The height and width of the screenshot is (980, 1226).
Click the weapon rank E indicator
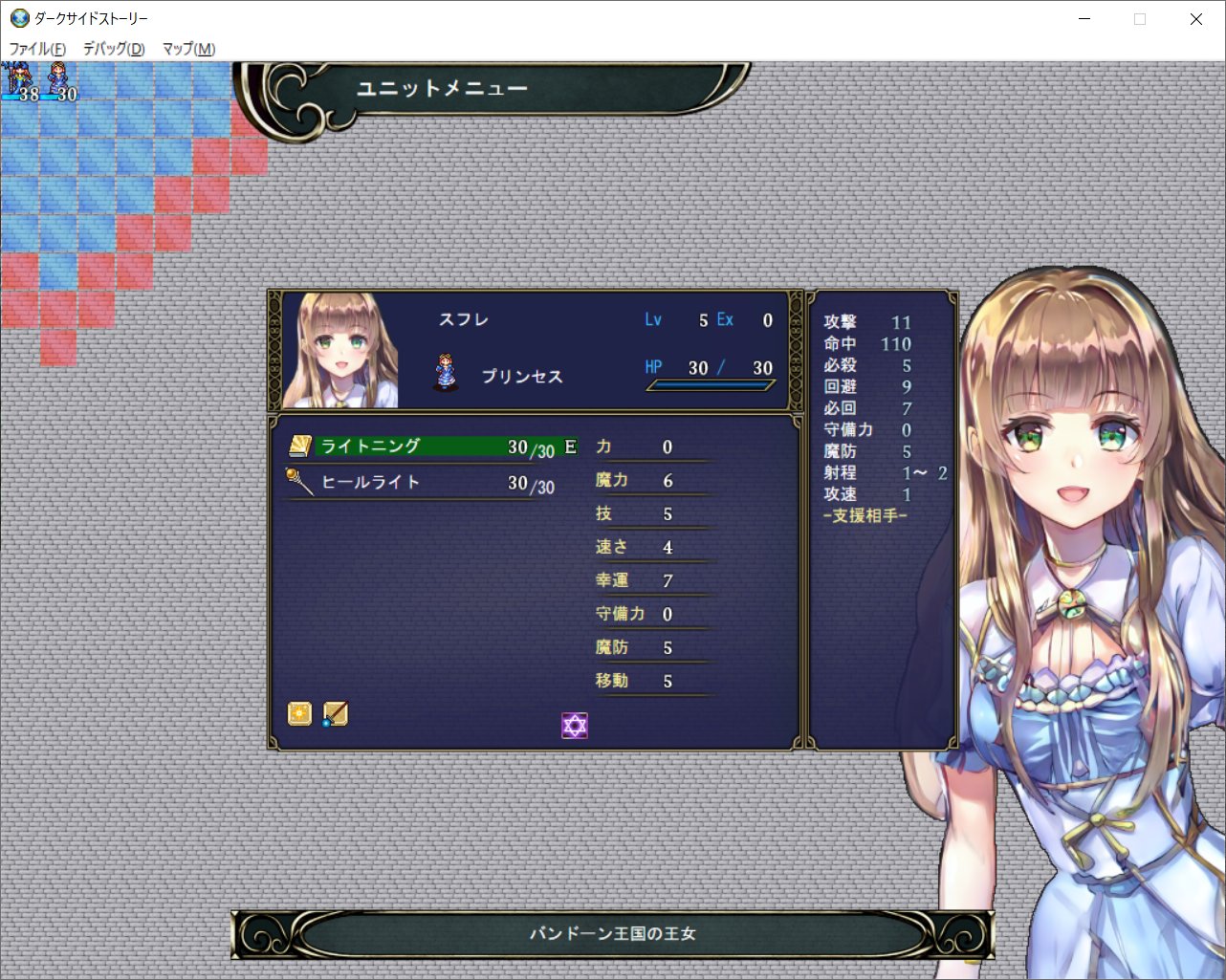[571, 446]
